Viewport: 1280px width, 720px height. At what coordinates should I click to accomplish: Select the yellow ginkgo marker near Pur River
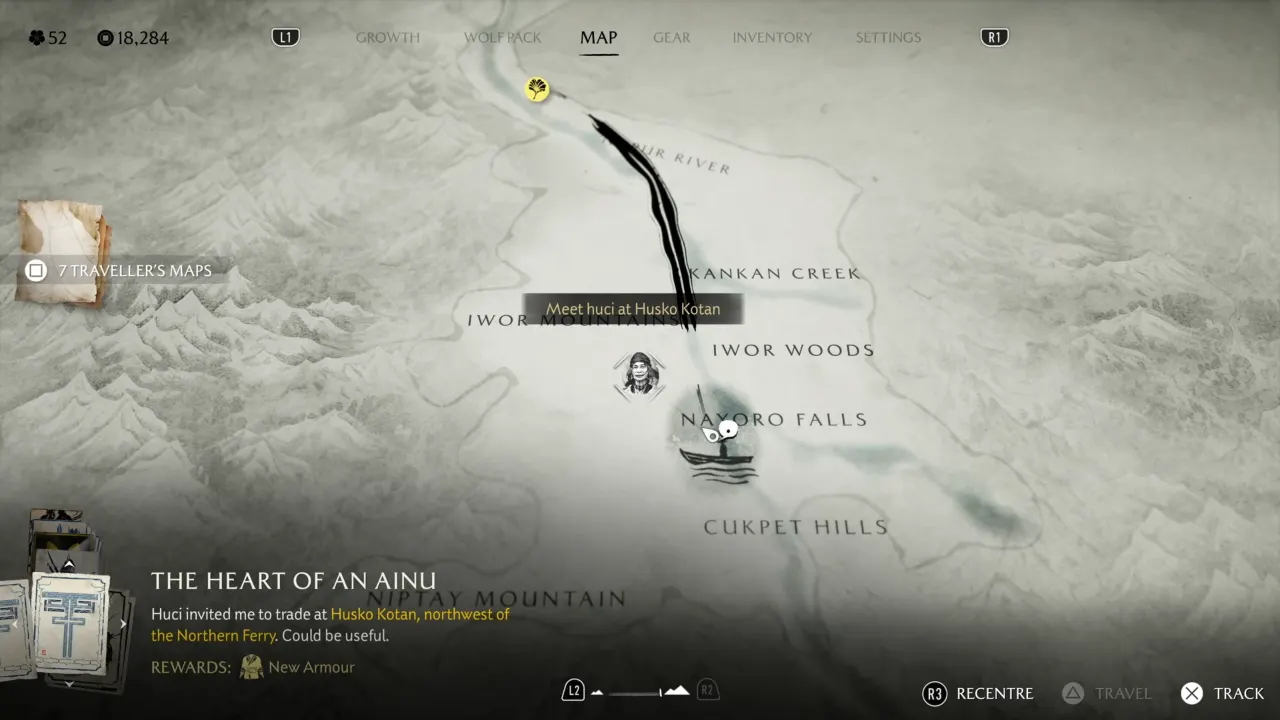tap(537, 89)
